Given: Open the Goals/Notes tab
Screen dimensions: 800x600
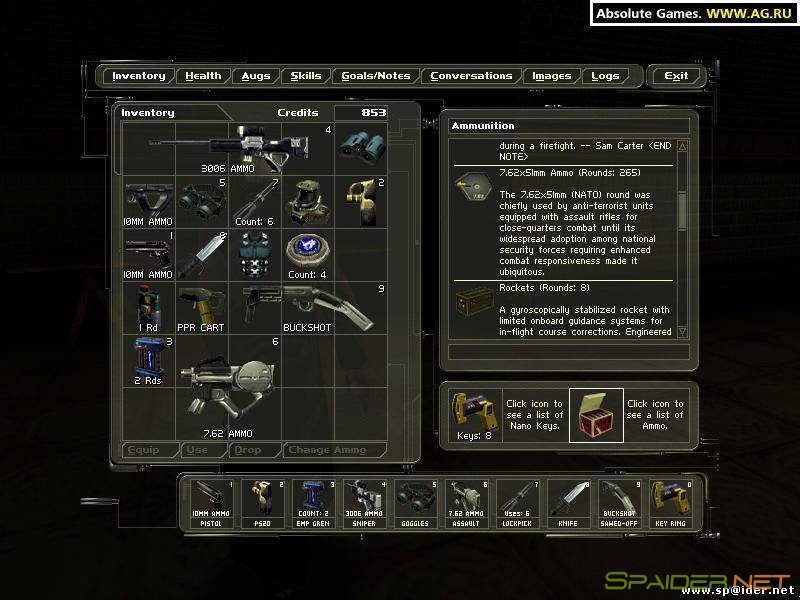Looking at the screenshot, I should click(375, 76).
